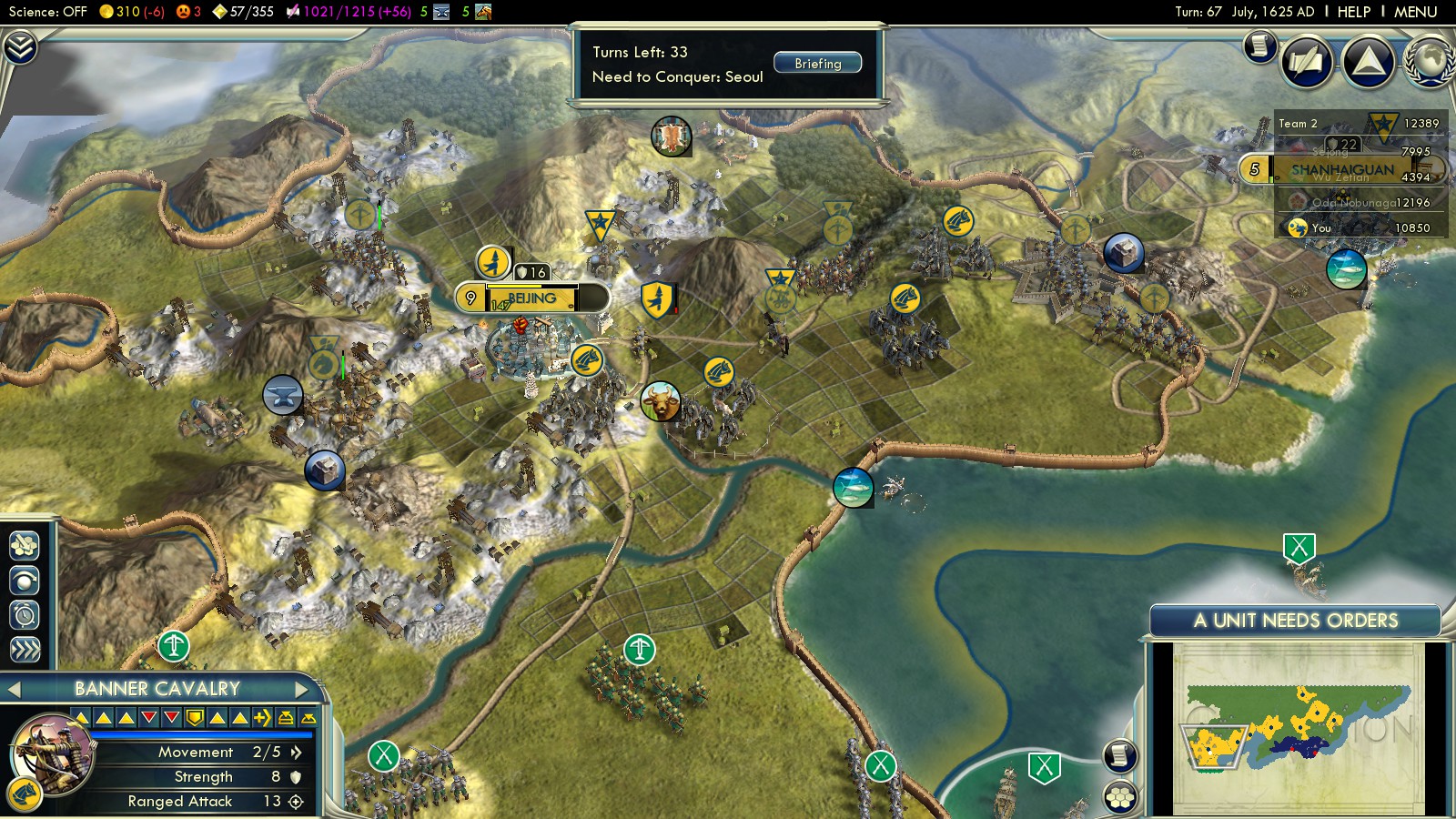Toggle the hex grid minimap option
1456x819 pixels.
coord(1120,797)
